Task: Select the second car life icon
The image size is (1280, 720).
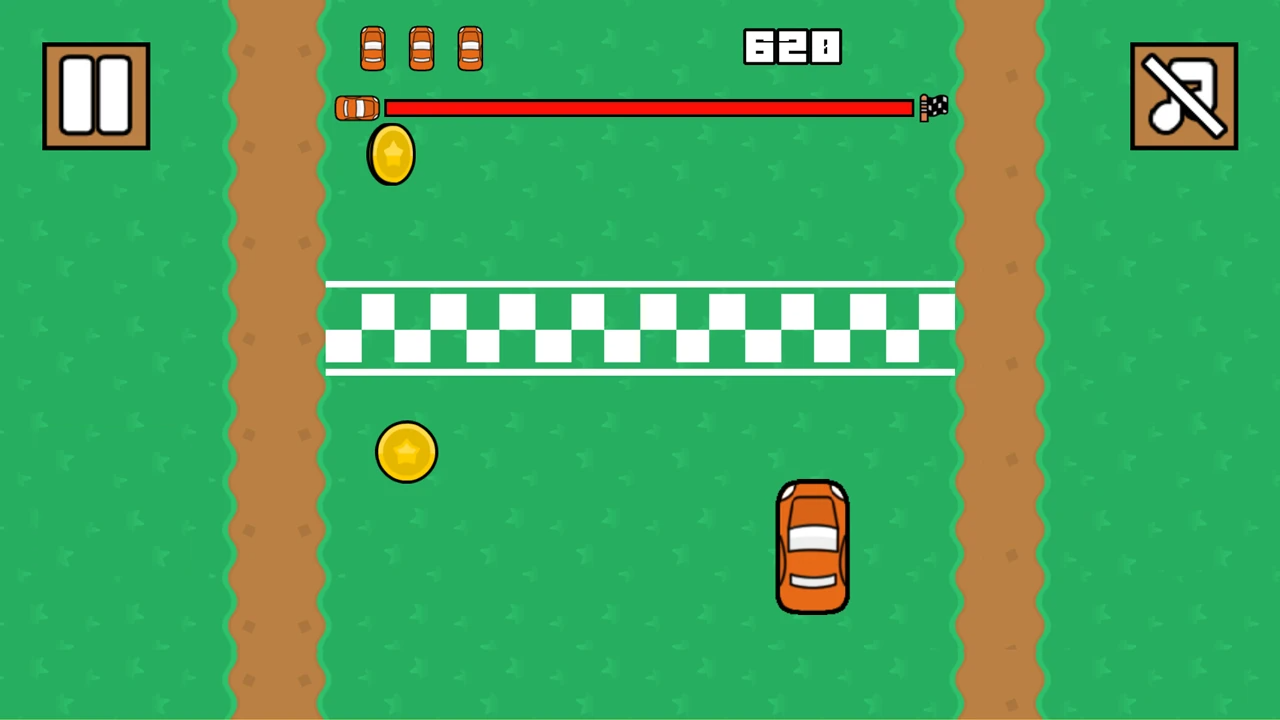Action: tap(420, 47)
